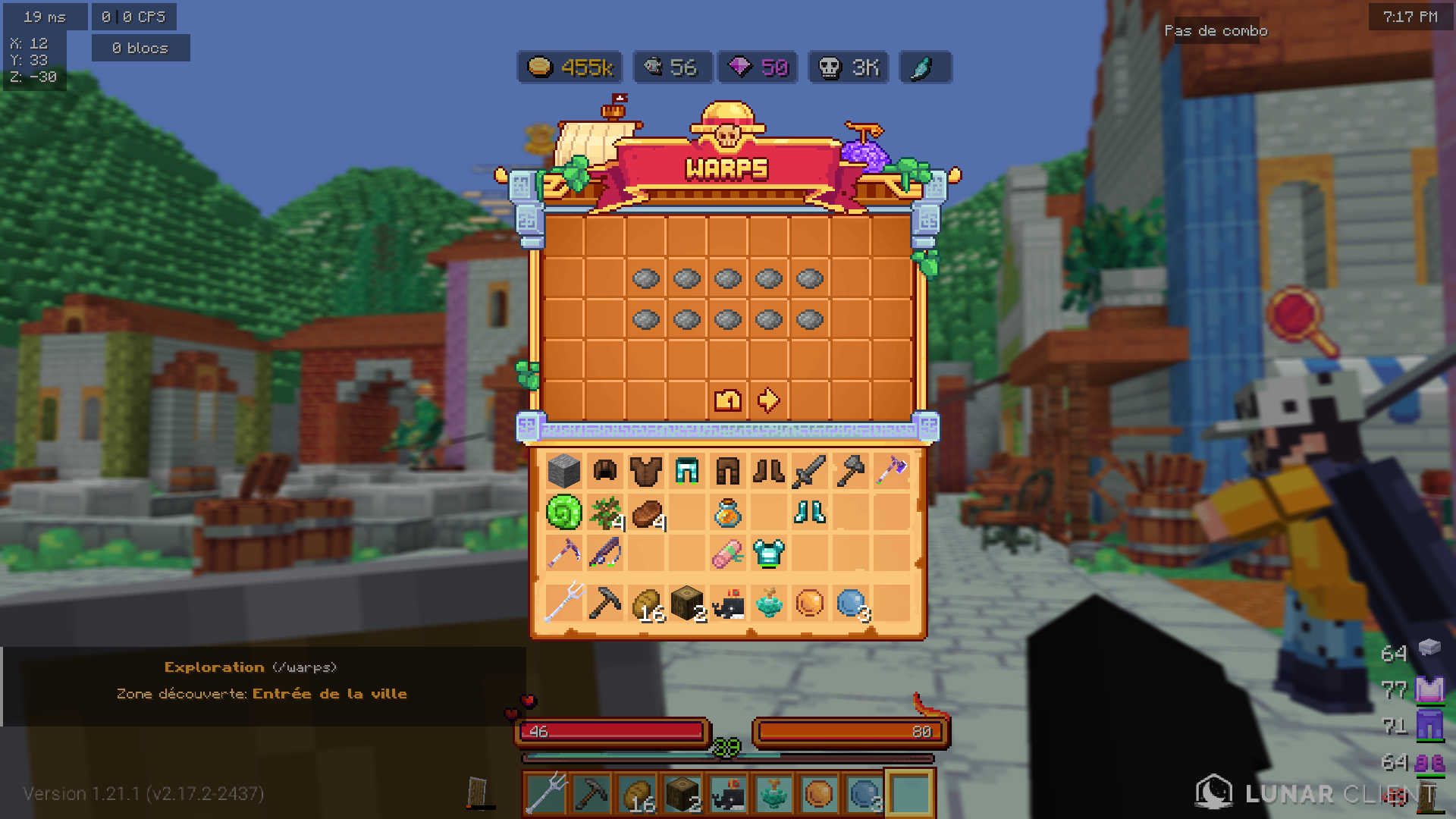
Task: Select the stack of 16 potatoes
Action: tap(646, 604)
